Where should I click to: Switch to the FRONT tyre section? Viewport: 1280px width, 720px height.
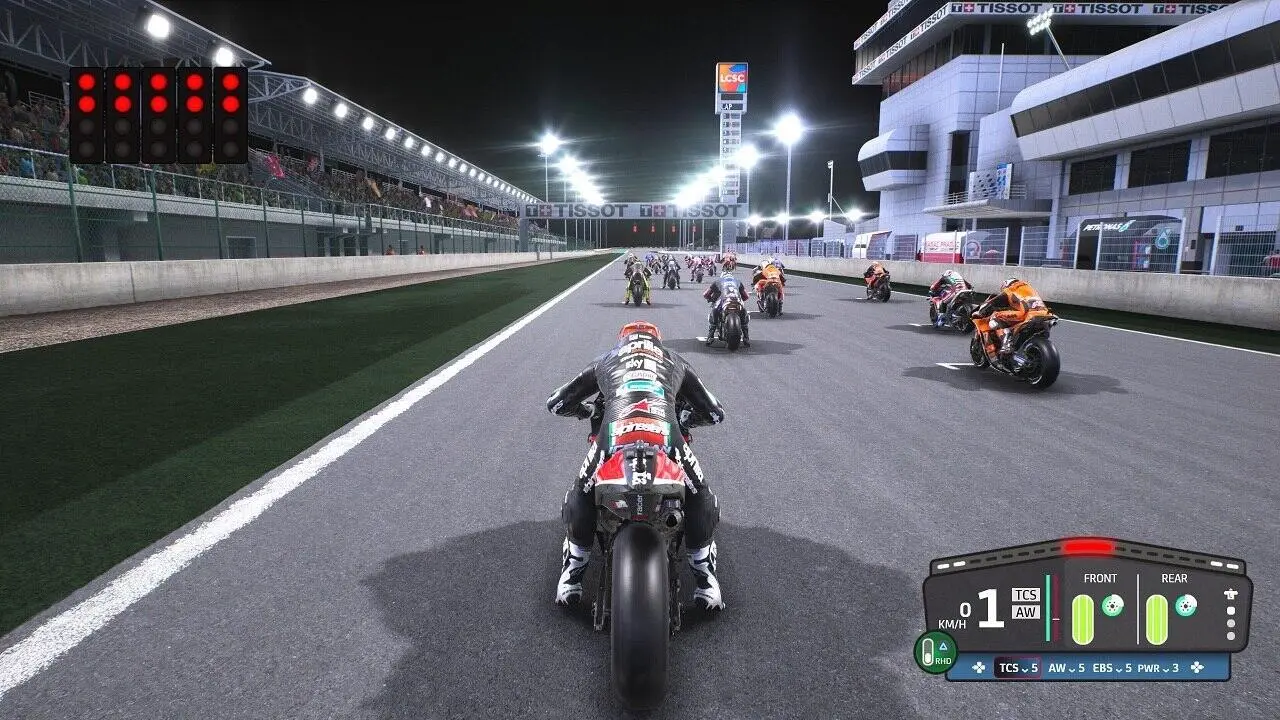pyautogui.click(x=1100, y=577)
